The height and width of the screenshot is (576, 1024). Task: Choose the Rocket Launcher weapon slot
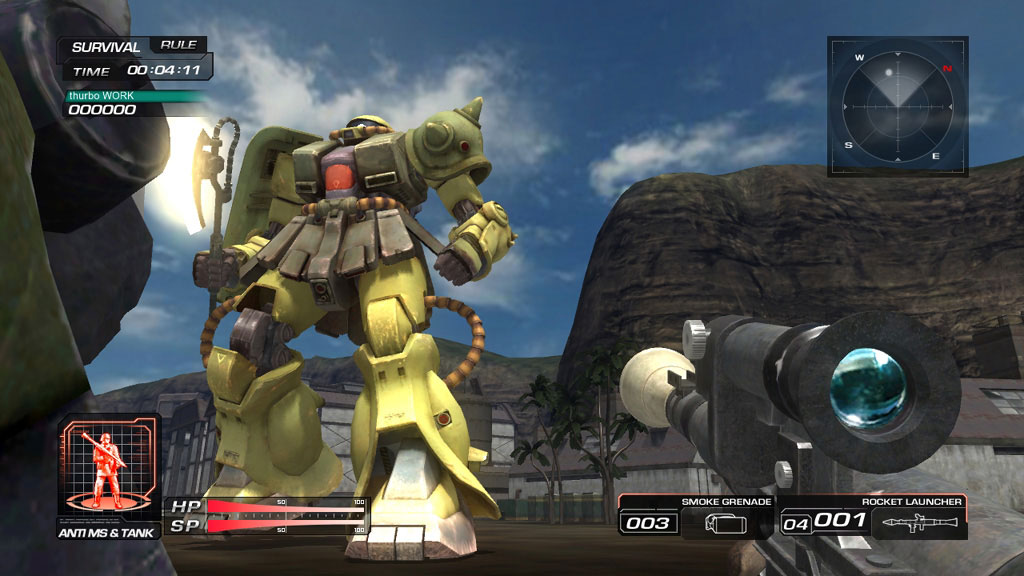tap(873, 516)
